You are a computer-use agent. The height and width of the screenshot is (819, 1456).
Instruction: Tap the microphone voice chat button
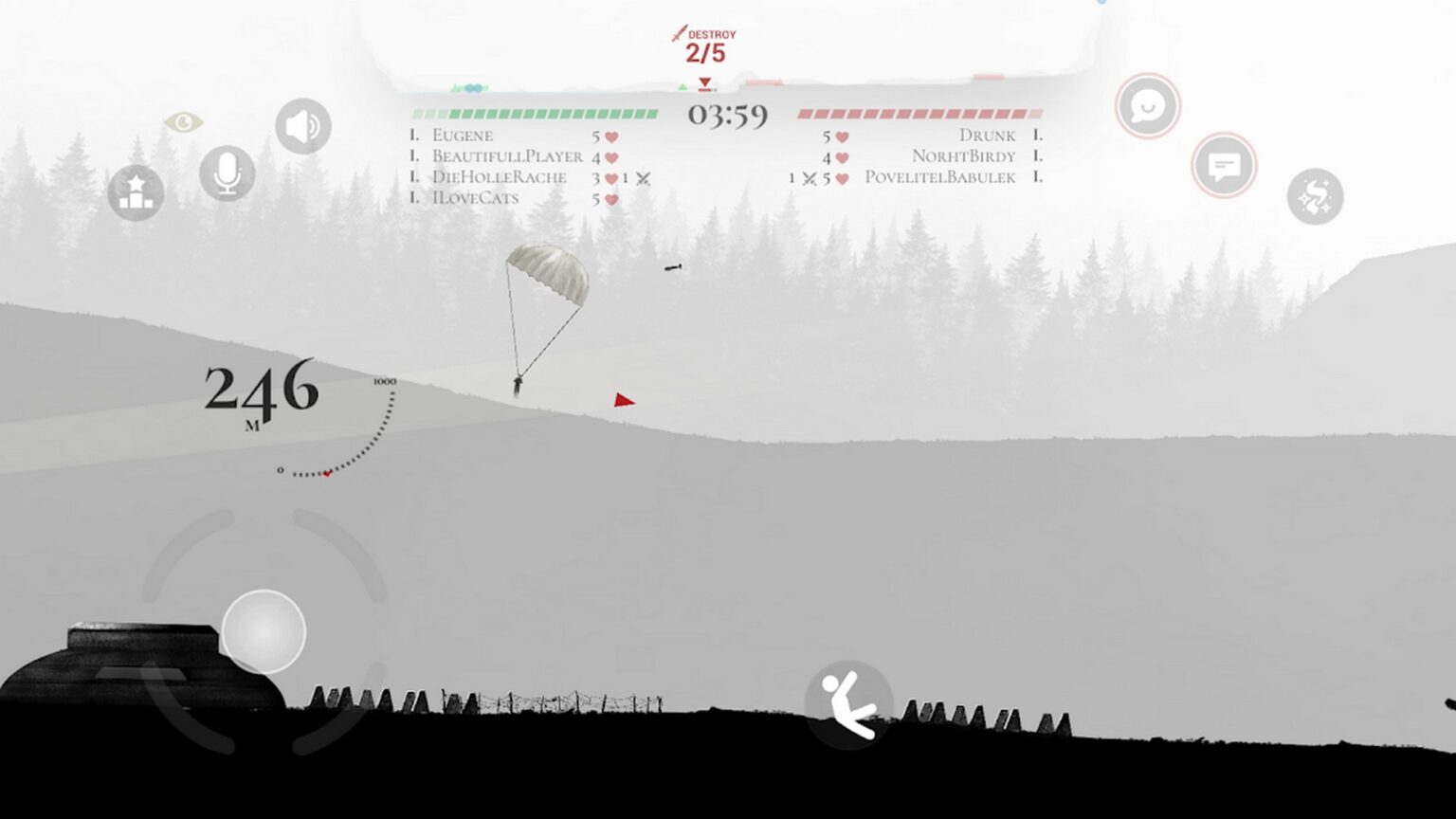(227, 173)
